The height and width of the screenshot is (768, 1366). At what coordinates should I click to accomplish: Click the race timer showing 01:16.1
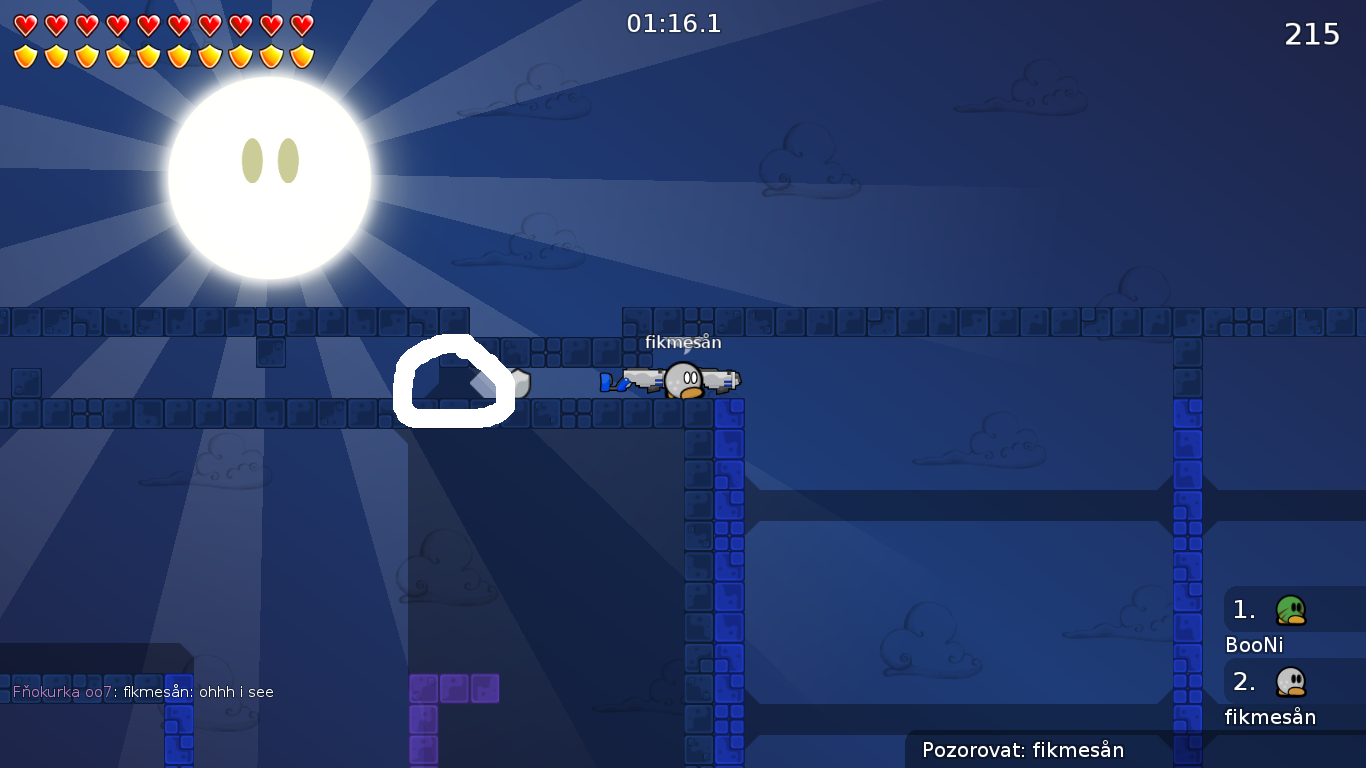[673, 24]
